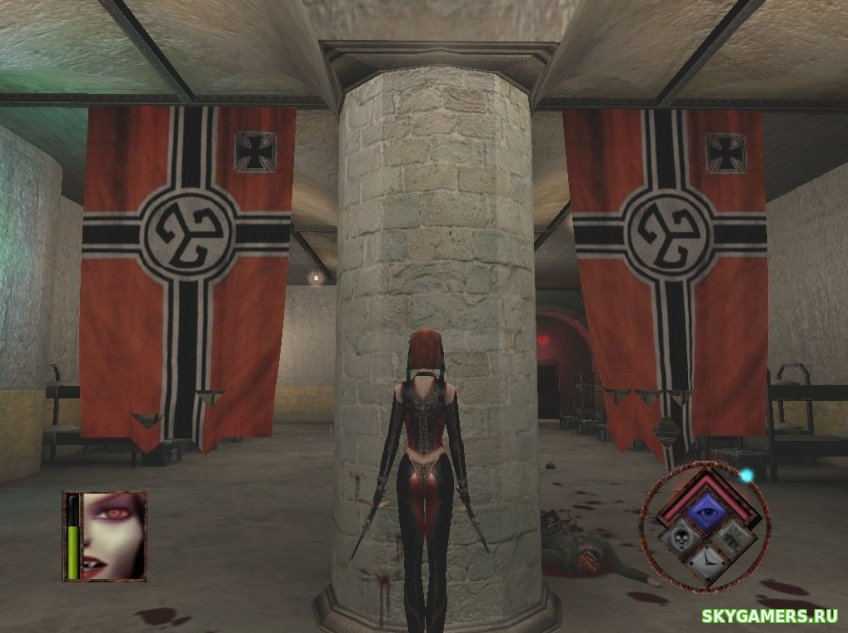The height and width of the screenshot is (633, 848).
Task: Select the skull ability icon
Action: click(682, 538)
